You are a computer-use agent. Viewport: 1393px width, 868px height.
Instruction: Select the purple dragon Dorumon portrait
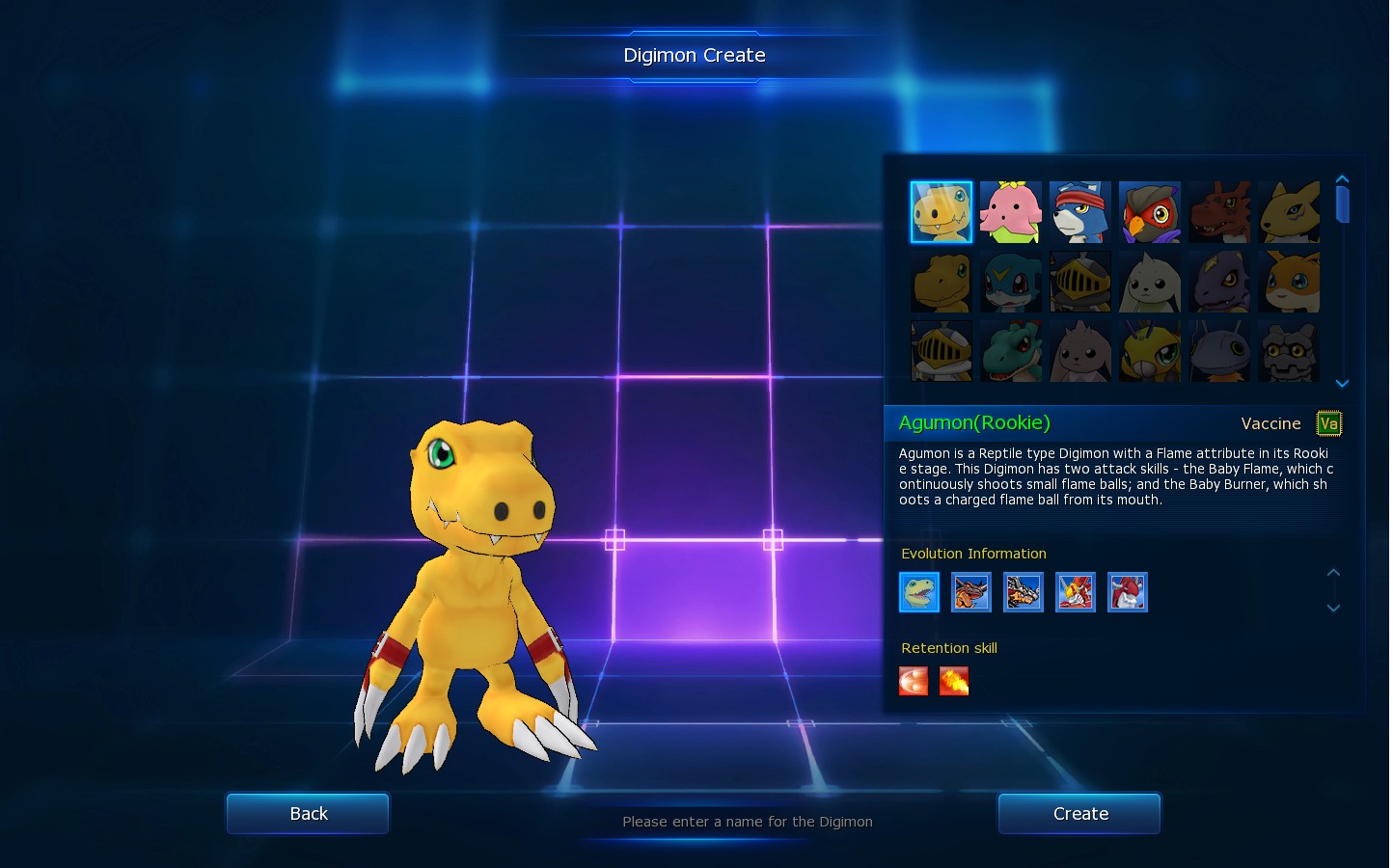click(1218, 282)
